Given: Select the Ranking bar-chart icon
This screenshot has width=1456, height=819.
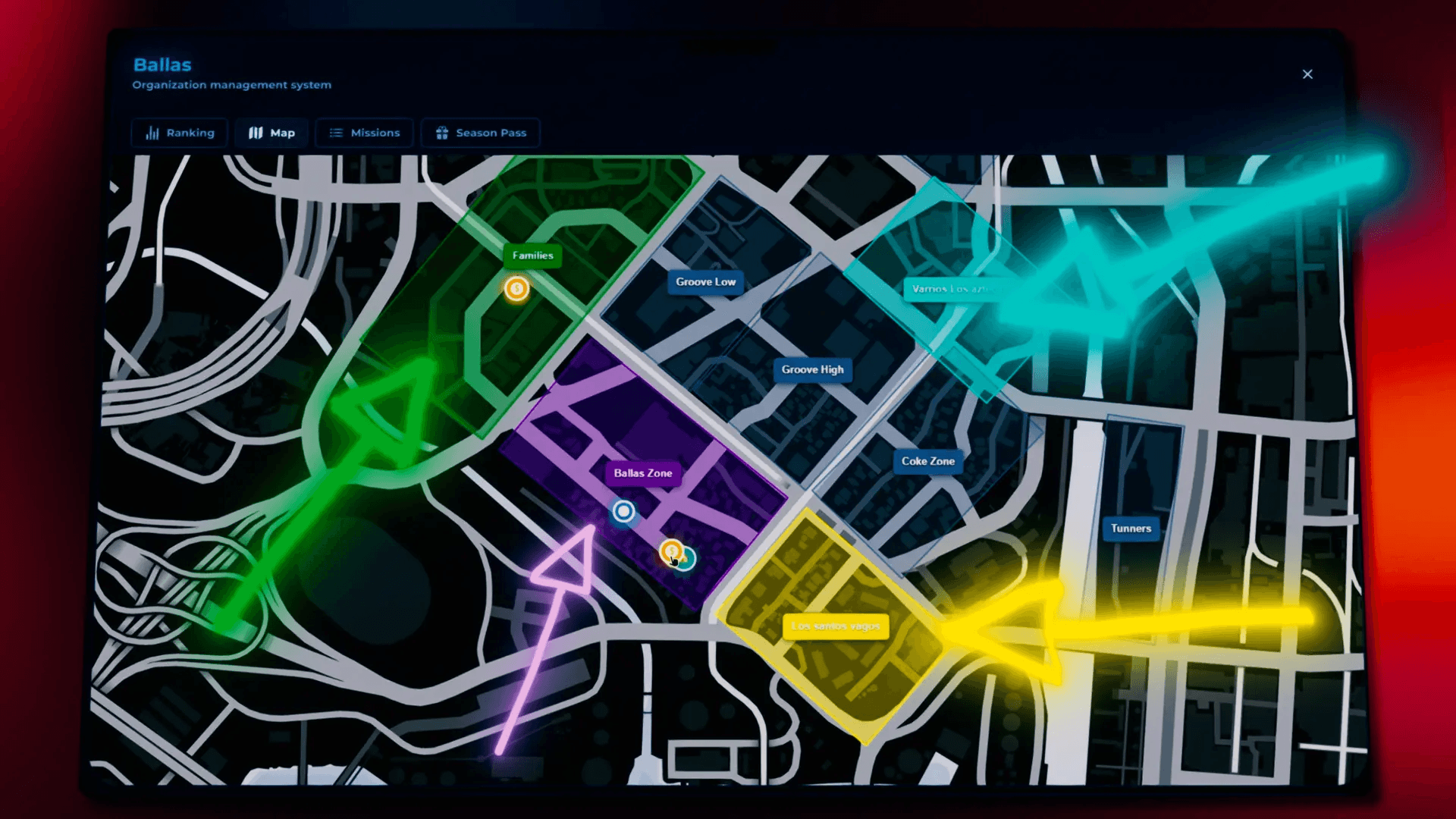Looking at the screenshot, I should 151,133.
